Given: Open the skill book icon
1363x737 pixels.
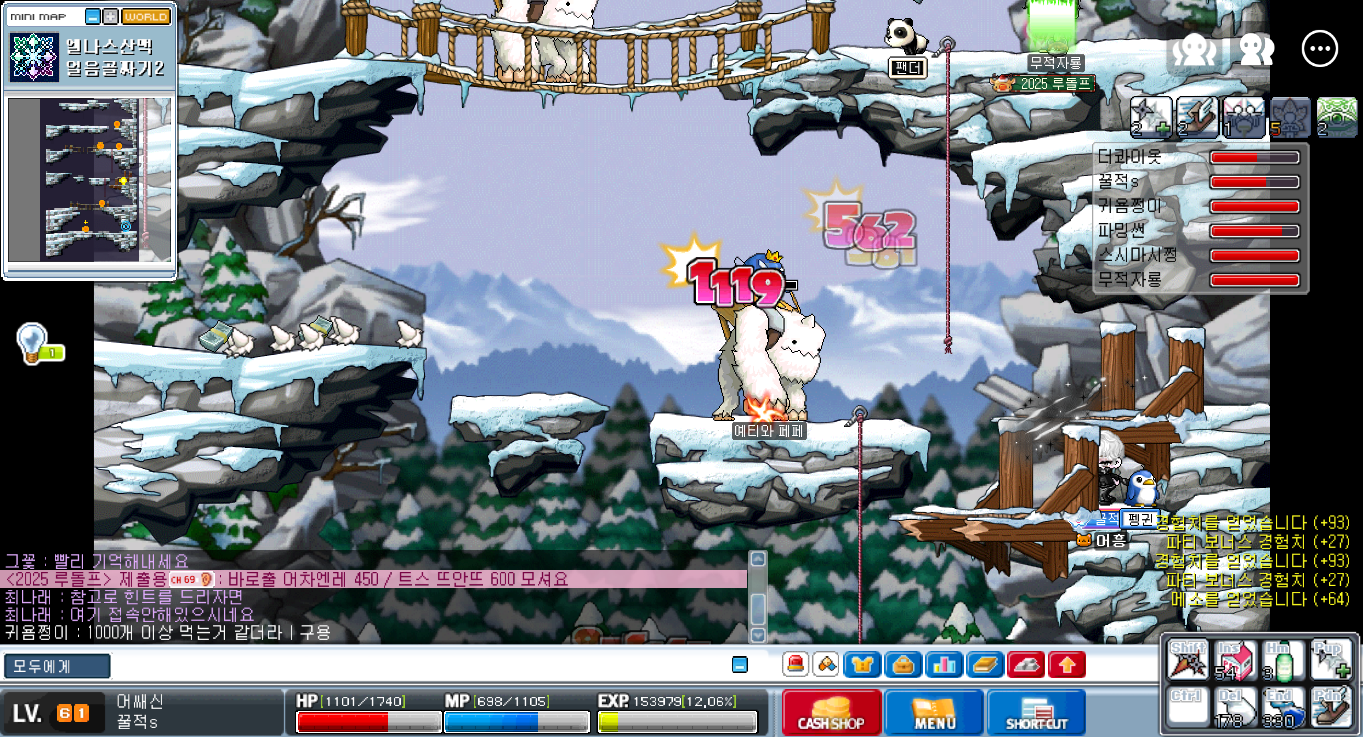Looking at the screenshot, I should (985, 664).
